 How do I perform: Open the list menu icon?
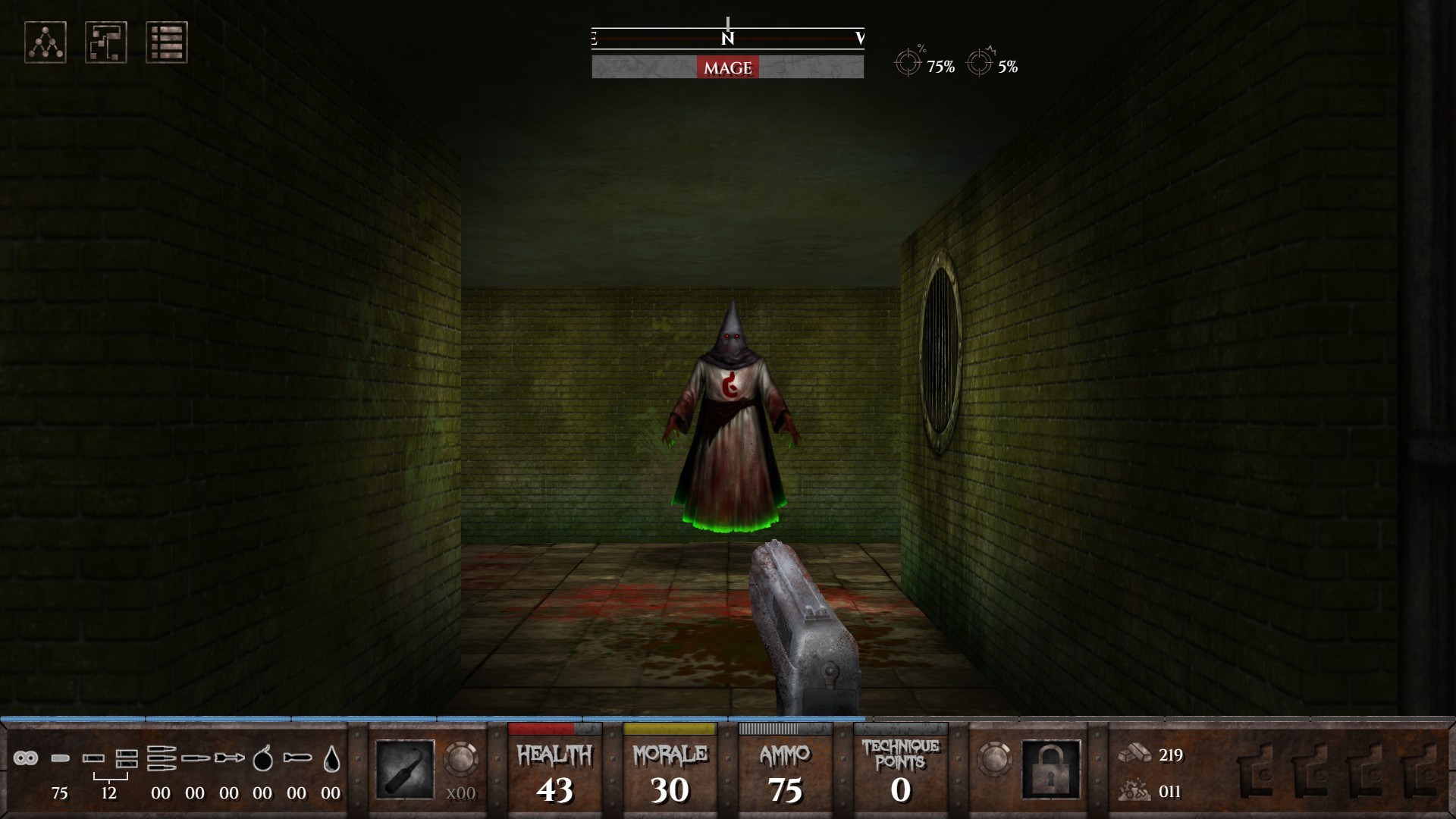click(x=167, y=42)
